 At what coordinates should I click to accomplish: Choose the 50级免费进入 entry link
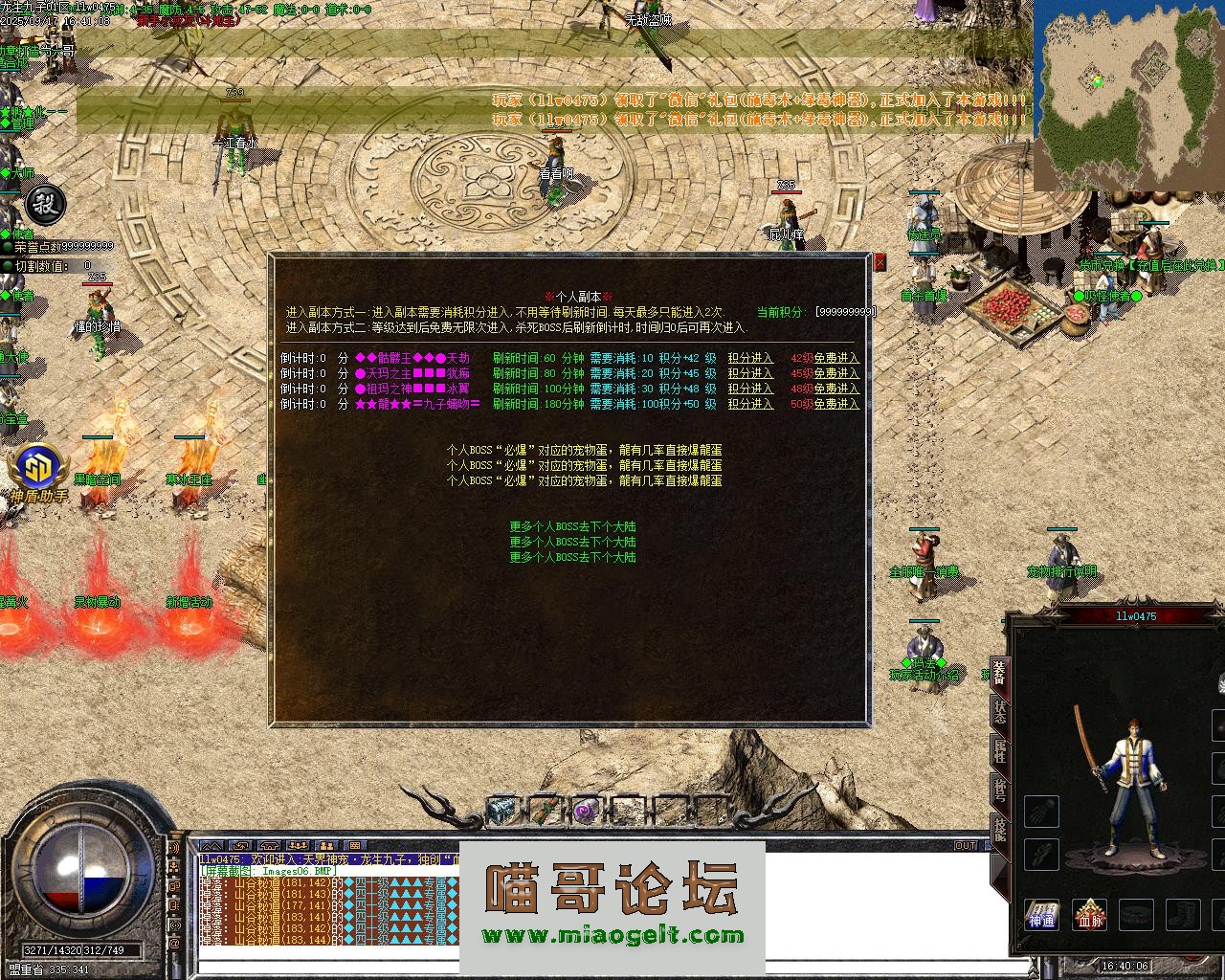click(825, 405)
